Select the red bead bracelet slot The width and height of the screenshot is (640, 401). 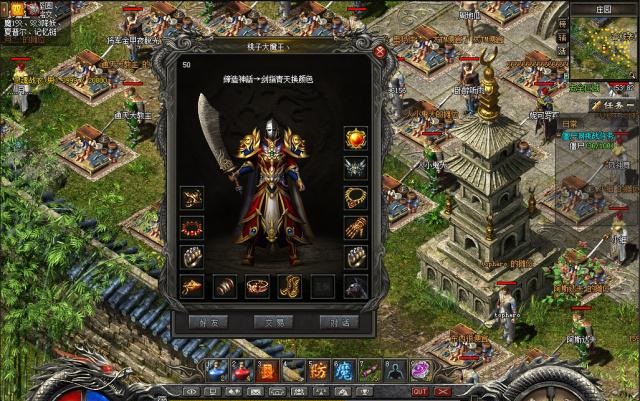pos(192,226)
